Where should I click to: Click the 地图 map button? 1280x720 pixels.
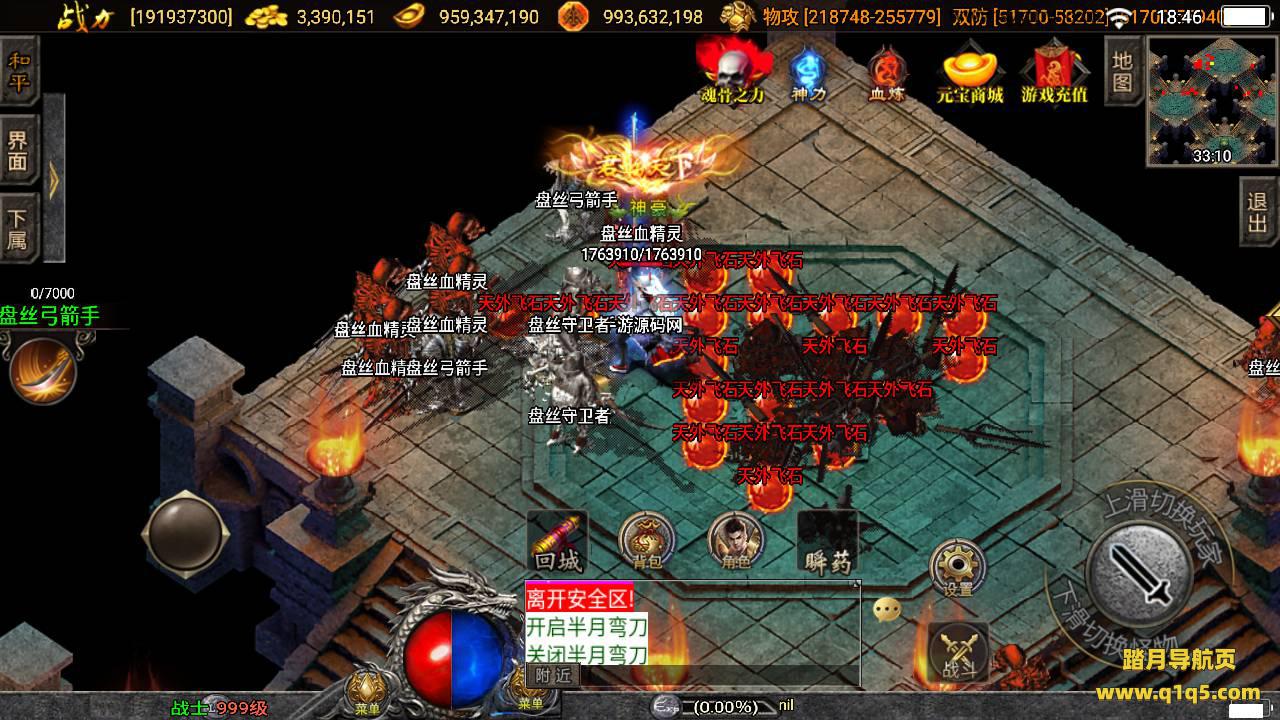[1123, 70]
